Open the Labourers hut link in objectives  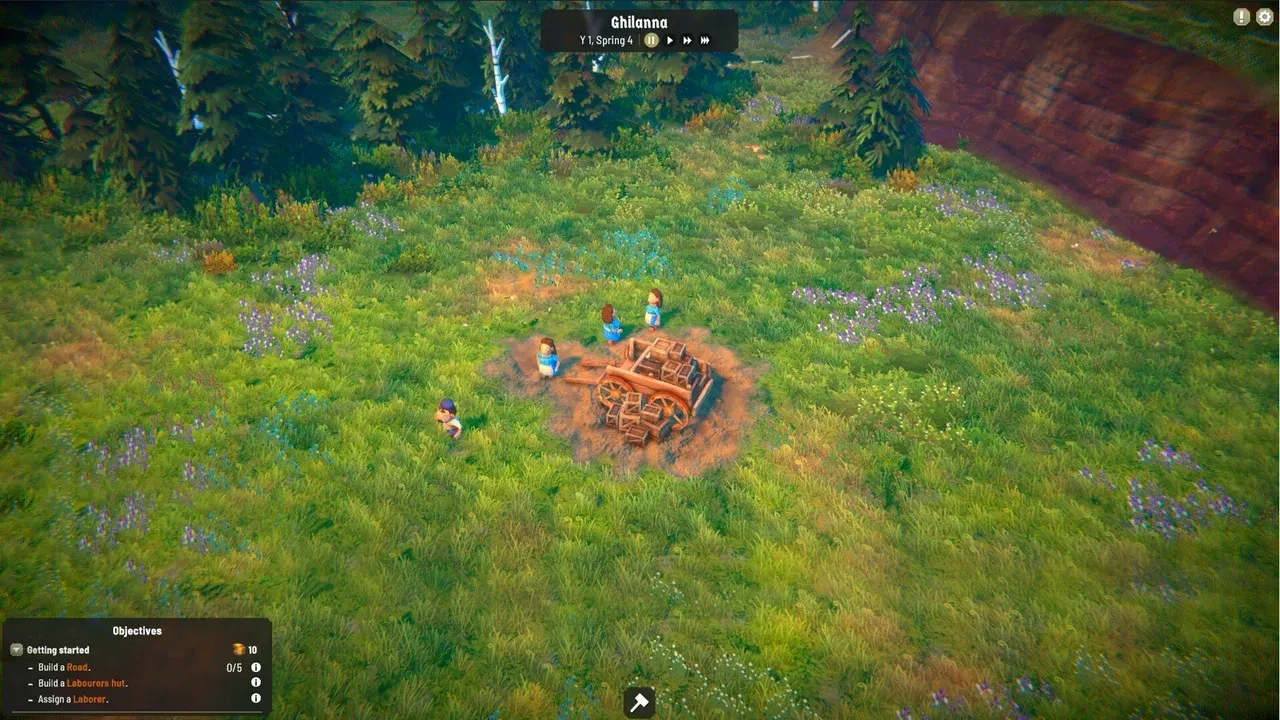click(x=97, y=683)
